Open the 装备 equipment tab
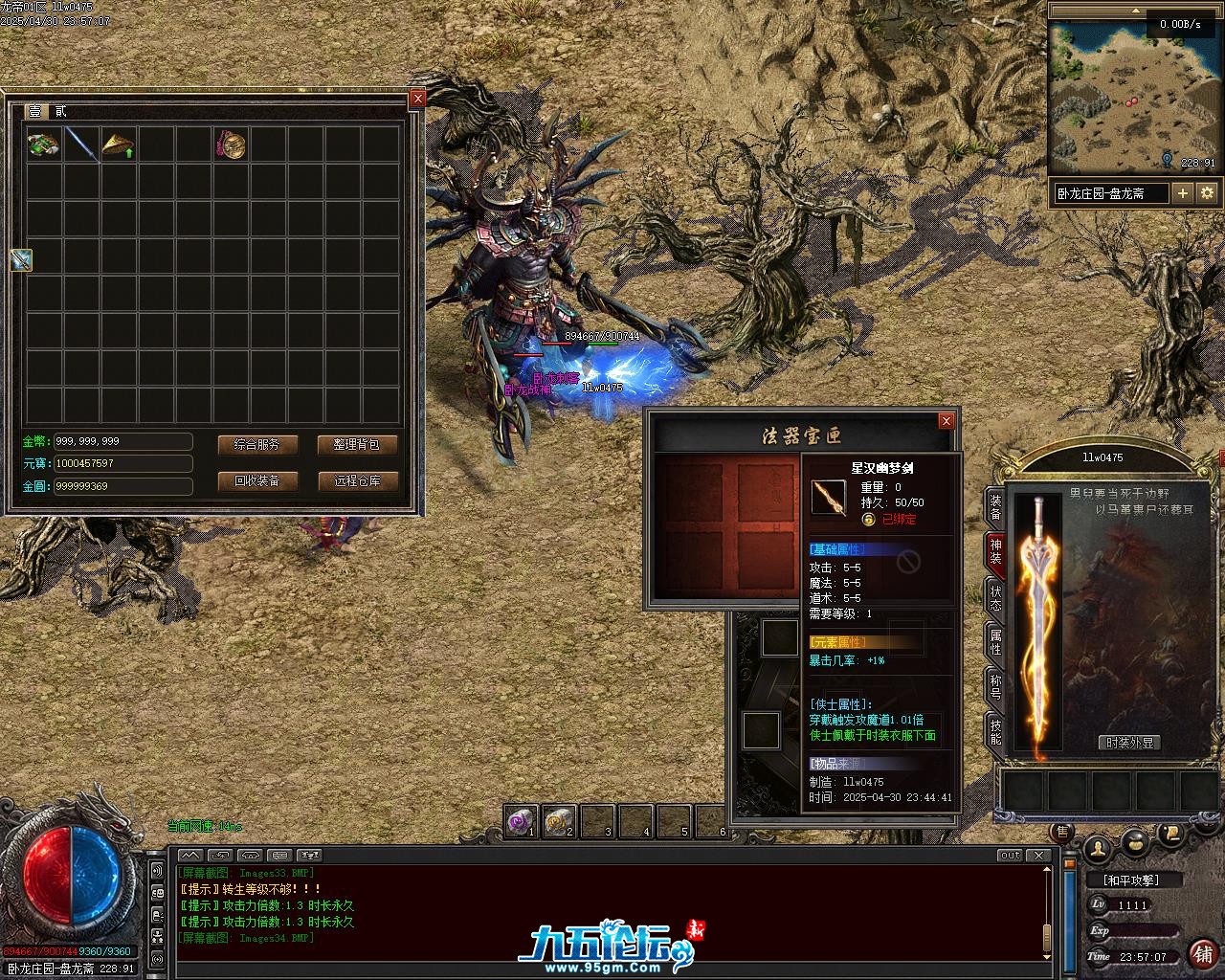1225x980 pixels. (995, 508)
